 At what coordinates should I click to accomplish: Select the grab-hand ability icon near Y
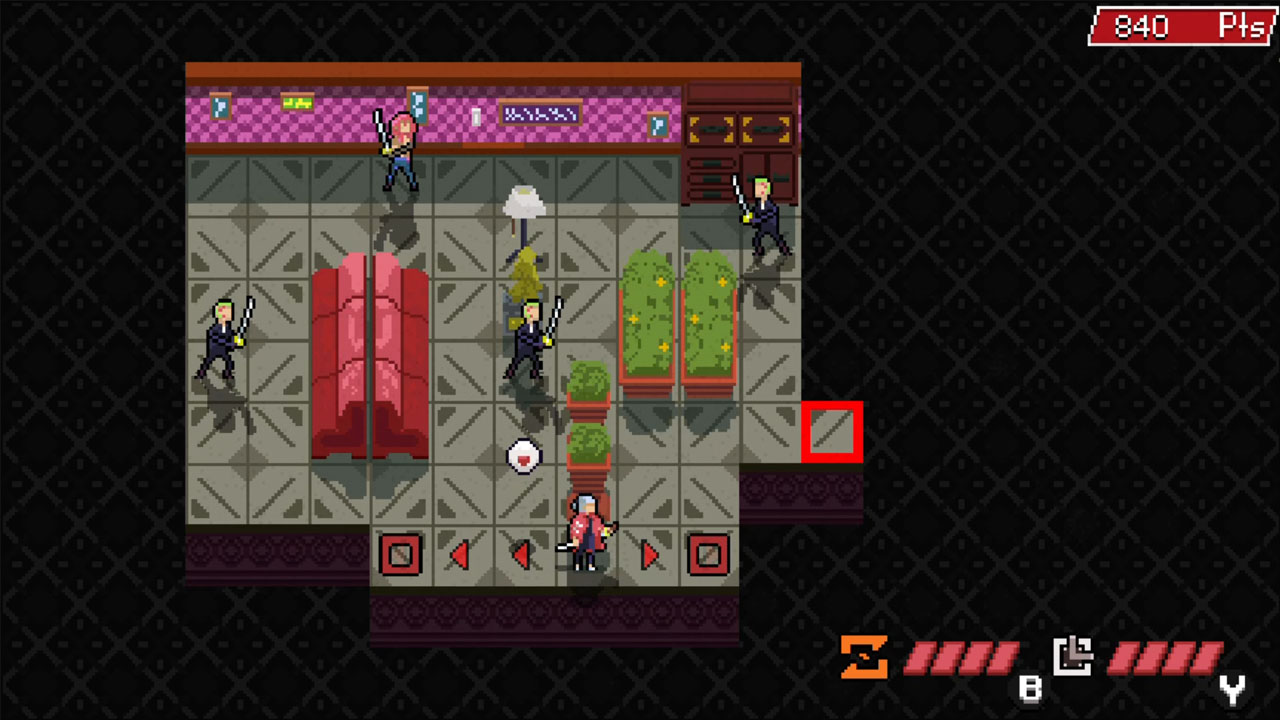tap(1073, 655)
